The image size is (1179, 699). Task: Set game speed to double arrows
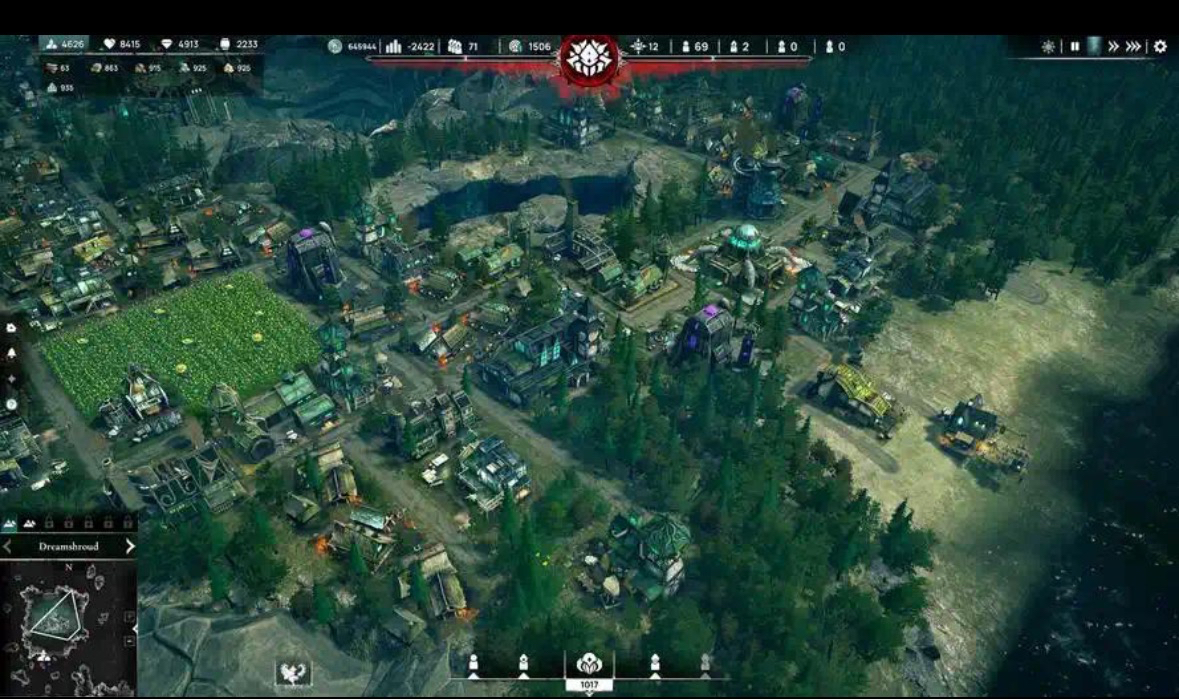click(x=1113, y=47)
